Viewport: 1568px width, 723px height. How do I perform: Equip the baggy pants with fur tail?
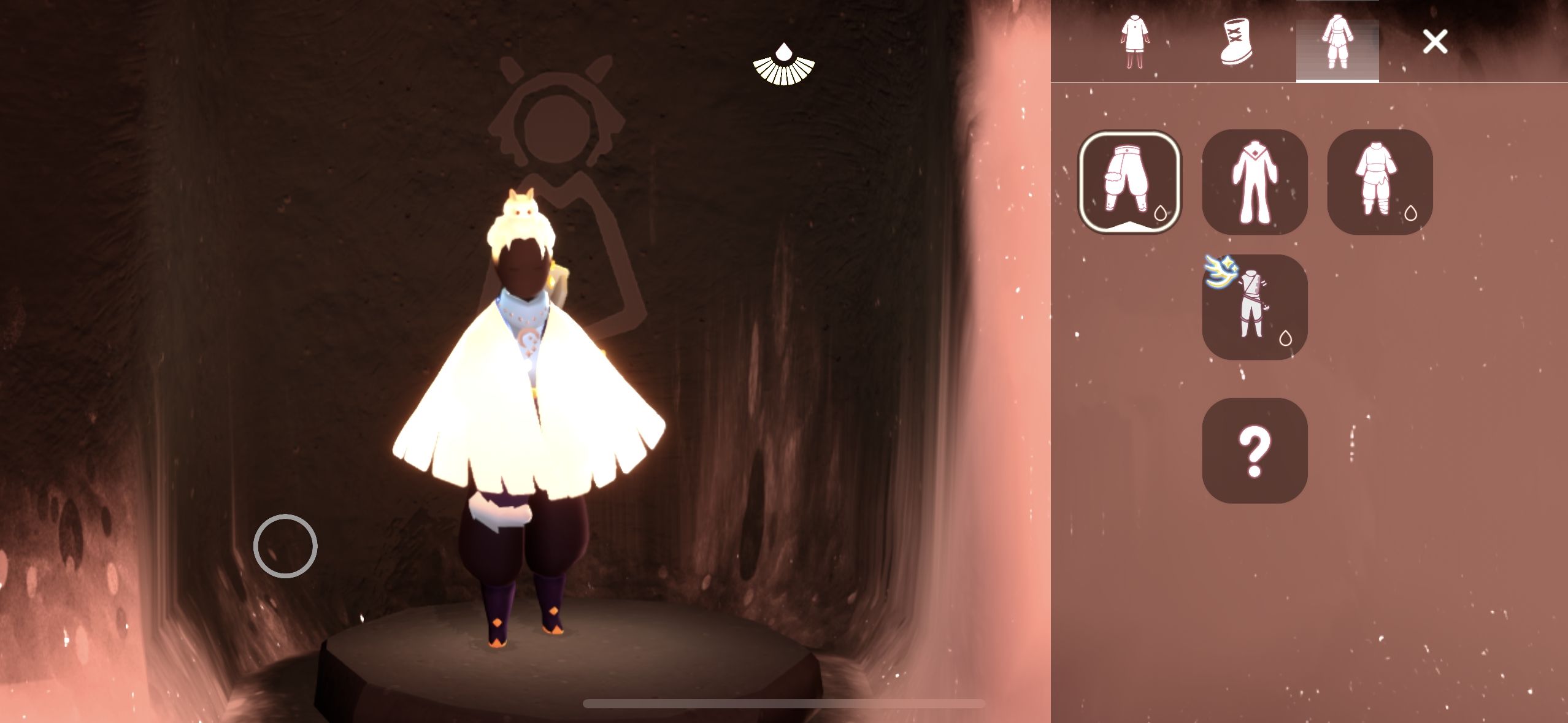(1129, 182)
